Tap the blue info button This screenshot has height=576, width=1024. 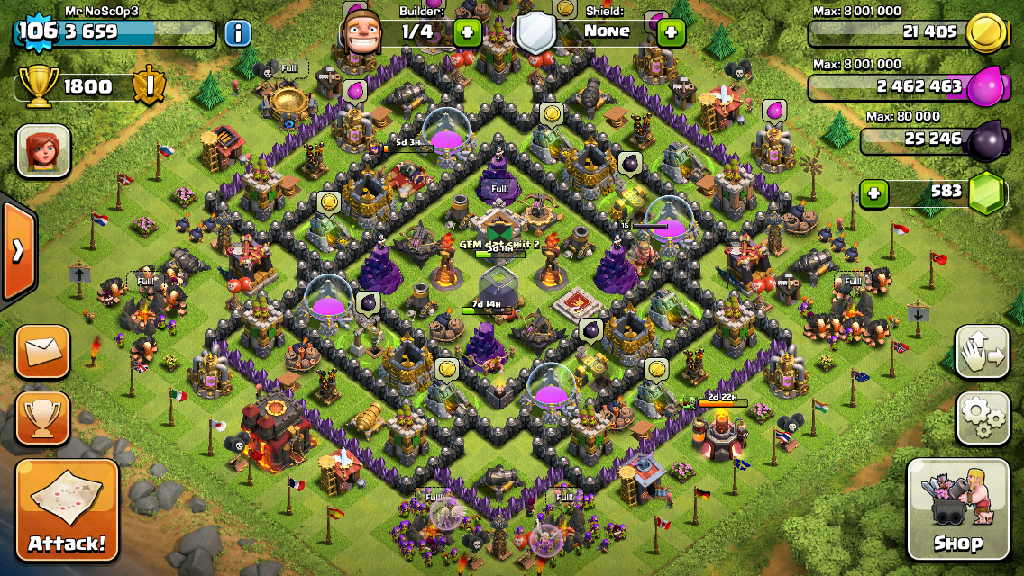click(237, 33)
